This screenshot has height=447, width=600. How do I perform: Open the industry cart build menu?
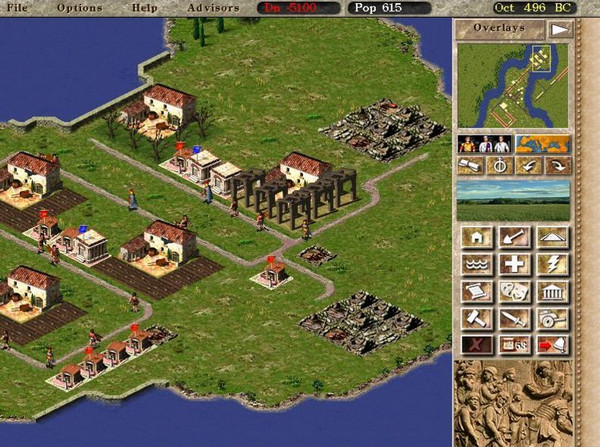[552, 318]
